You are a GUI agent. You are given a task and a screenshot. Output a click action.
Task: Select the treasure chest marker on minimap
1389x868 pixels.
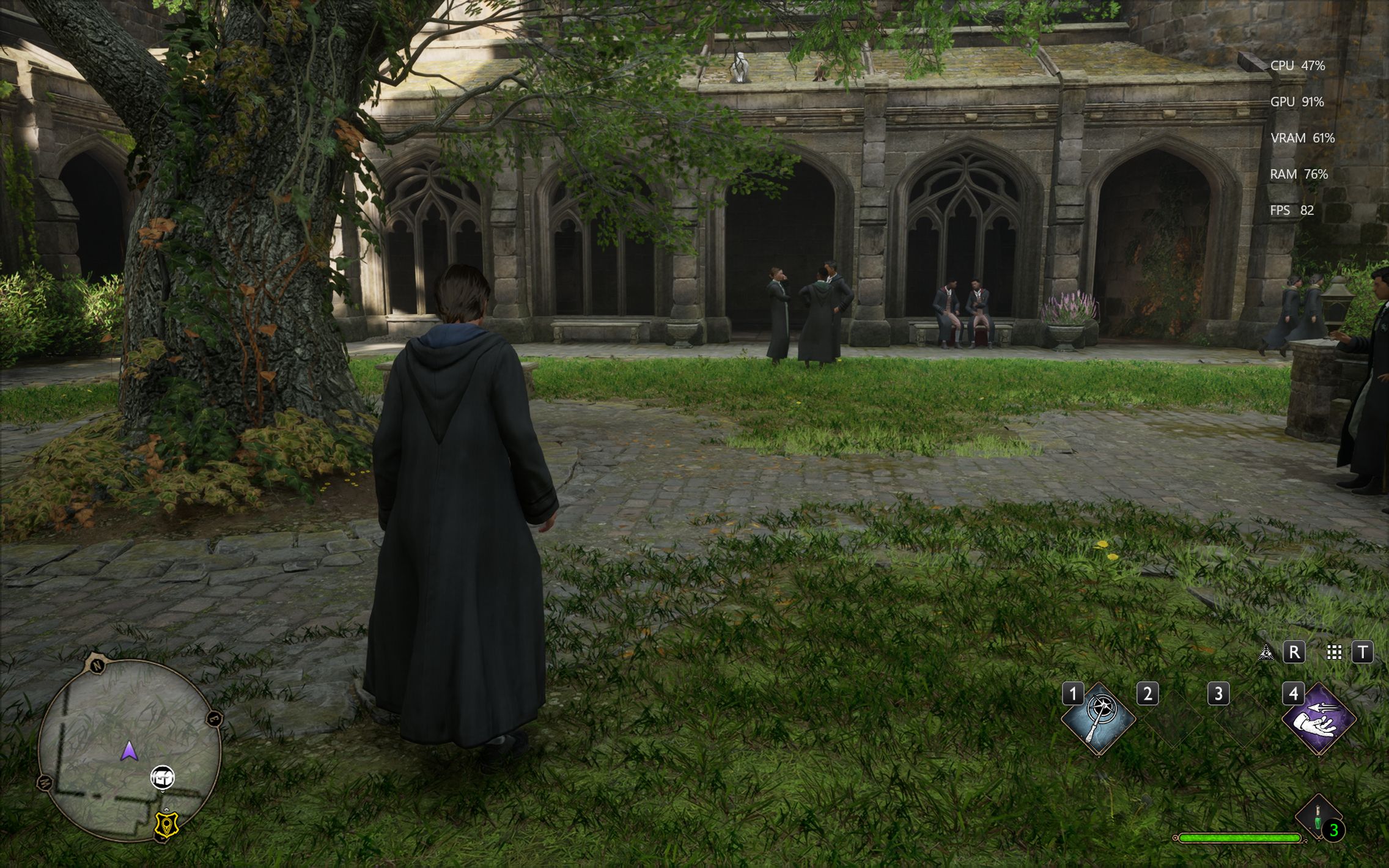click(163, 778)
